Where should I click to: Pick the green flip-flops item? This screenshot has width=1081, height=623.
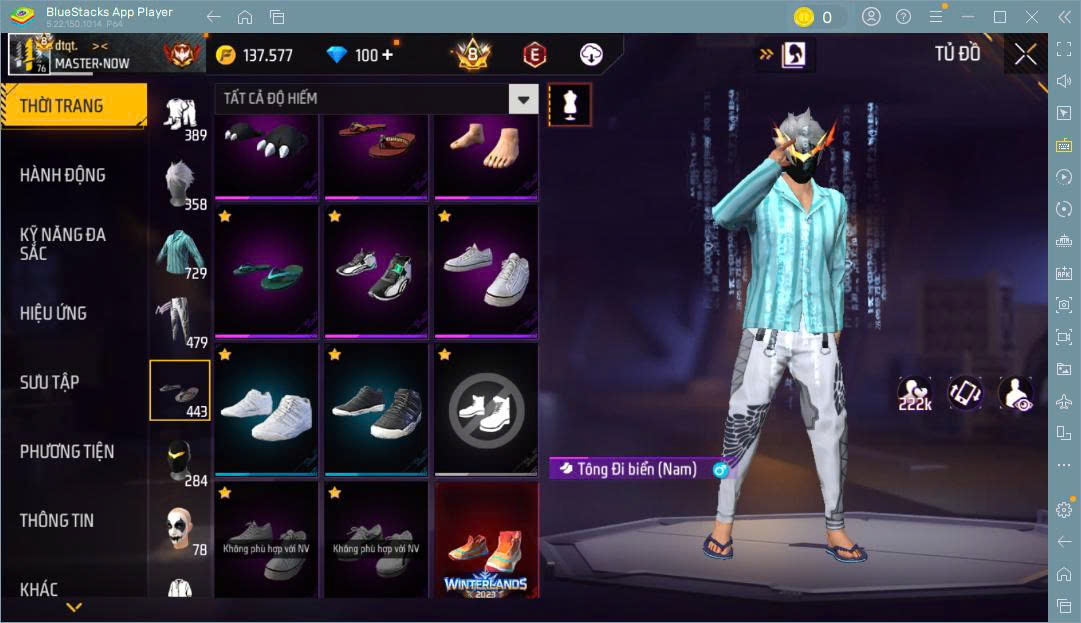click(x=265, y=272)
